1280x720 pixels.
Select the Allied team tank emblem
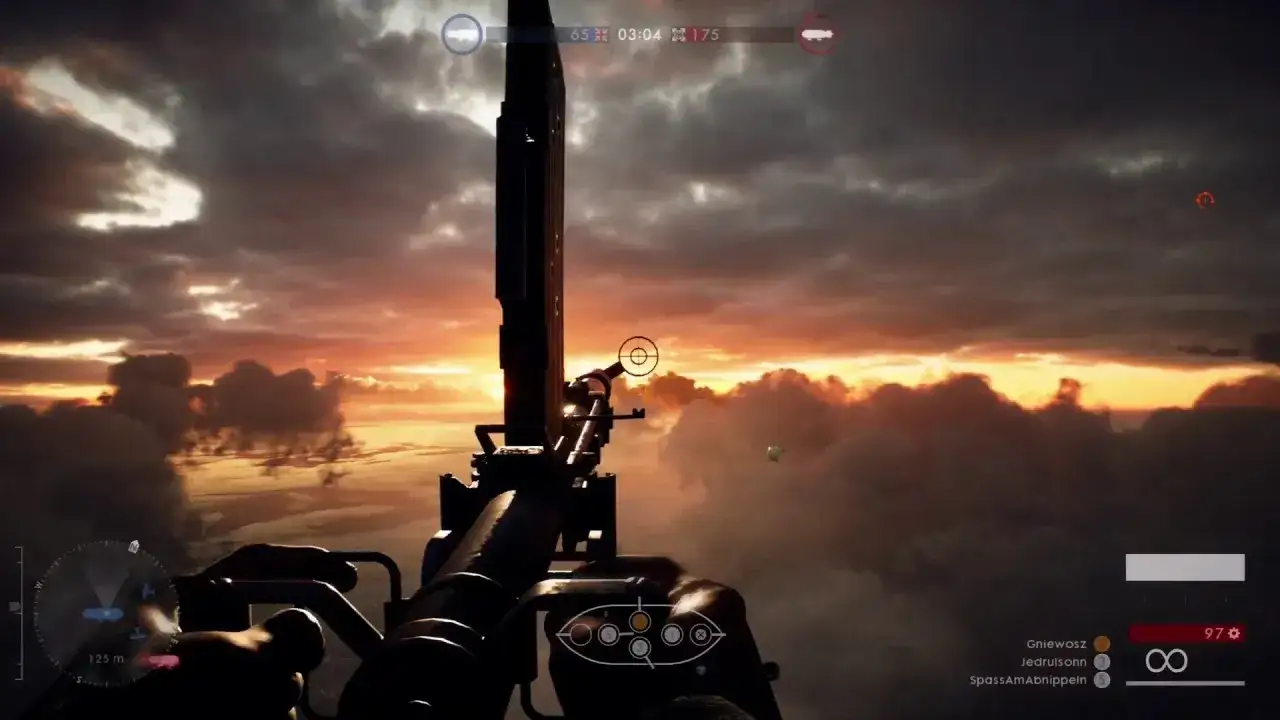click(x=462, y=33)
